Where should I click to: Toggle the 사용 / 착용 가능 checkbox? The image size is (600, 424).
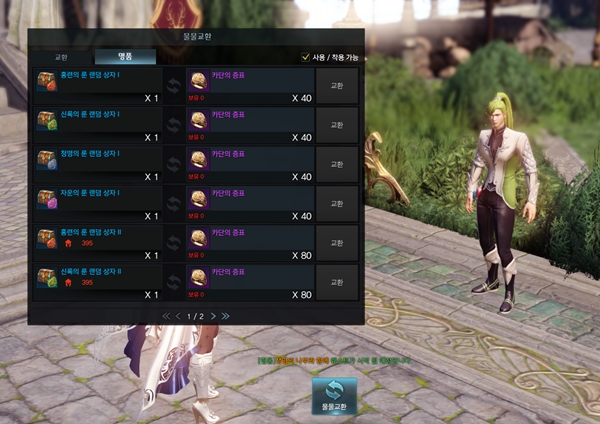click(306, 57)
